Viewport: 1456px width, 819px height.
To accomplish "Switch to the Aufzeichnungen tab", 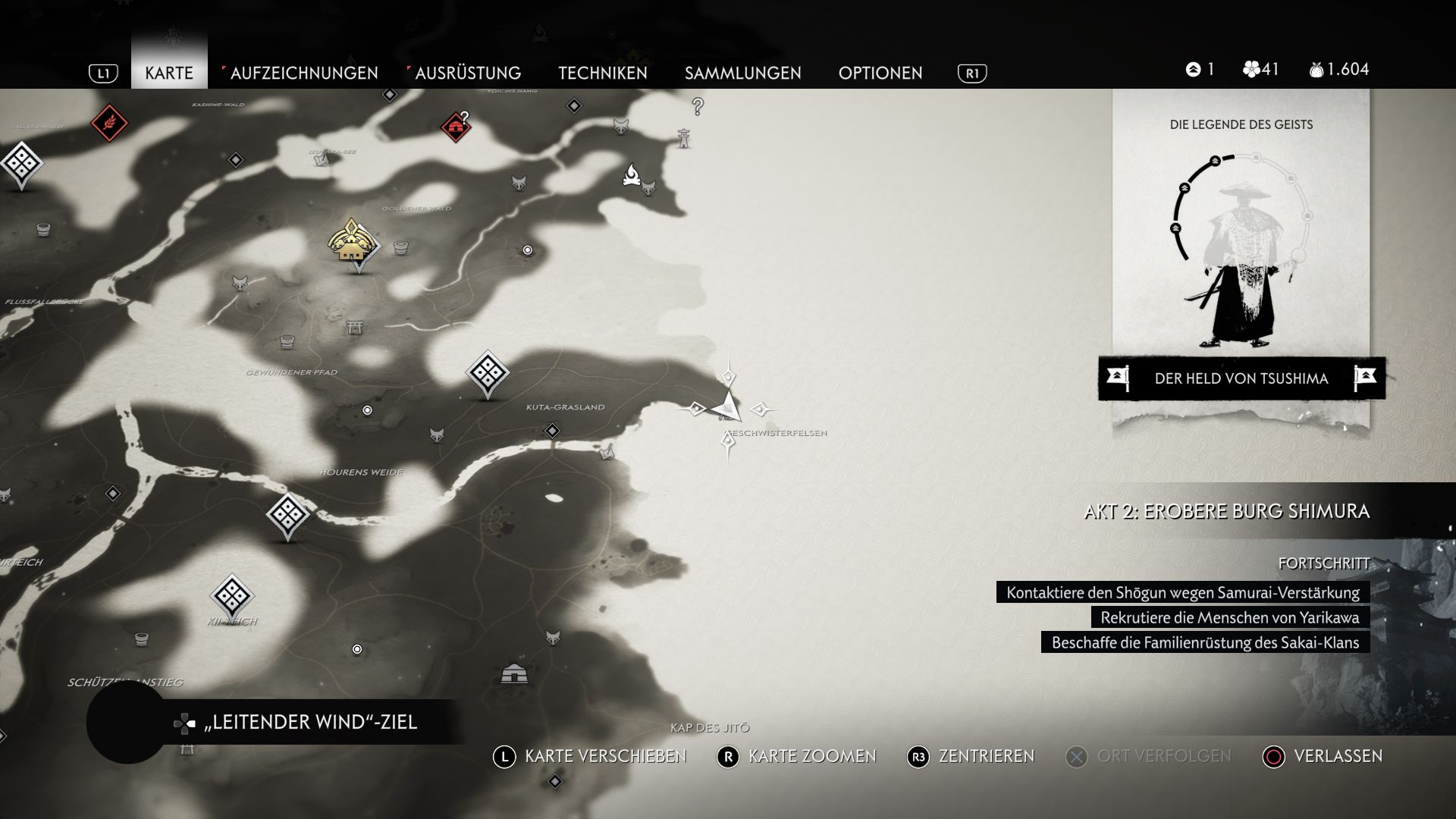I will (x=303, y=73).
